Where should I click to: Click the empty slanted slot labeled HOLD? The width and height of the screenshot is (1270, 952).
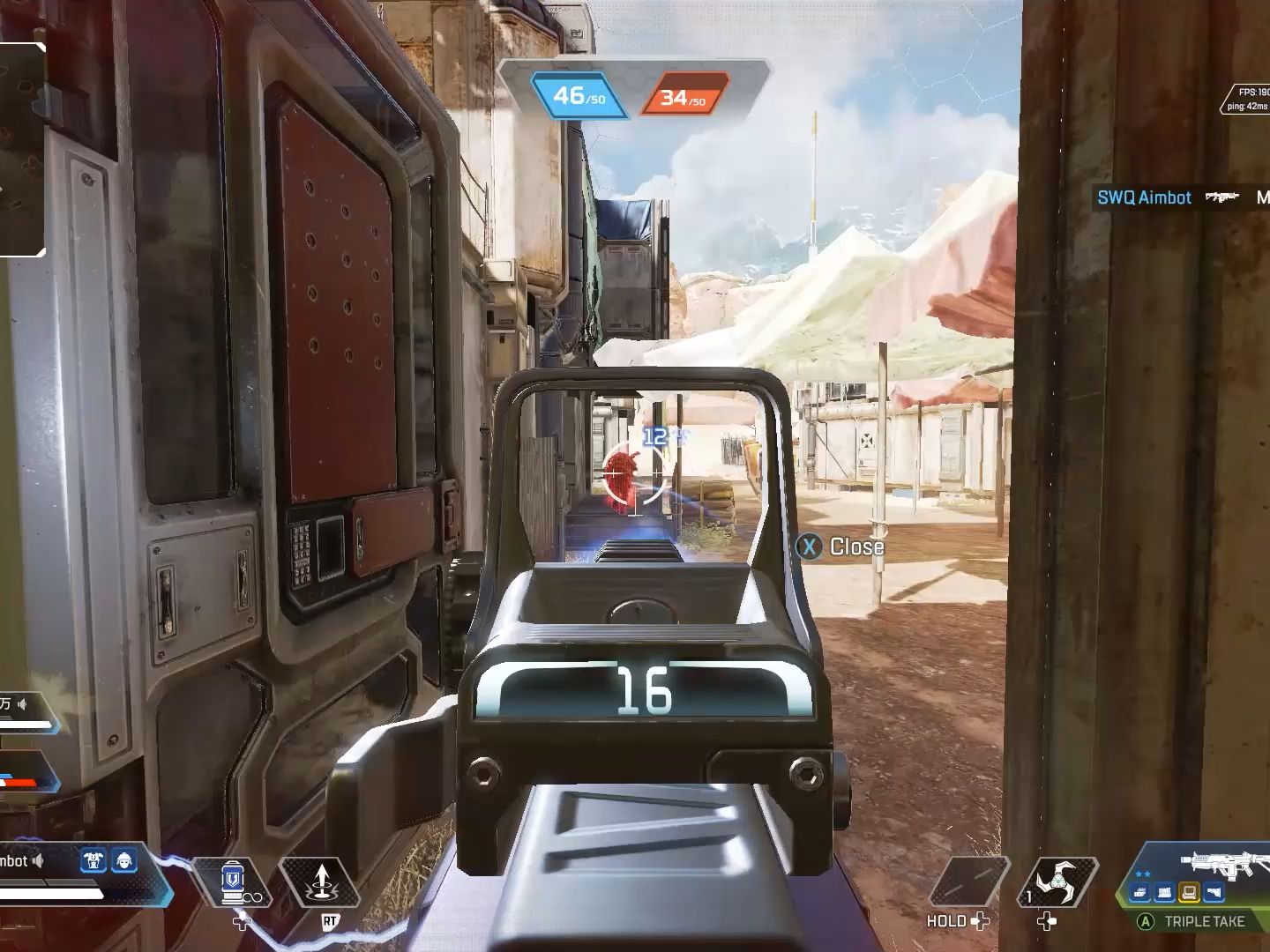coord(967,882)
